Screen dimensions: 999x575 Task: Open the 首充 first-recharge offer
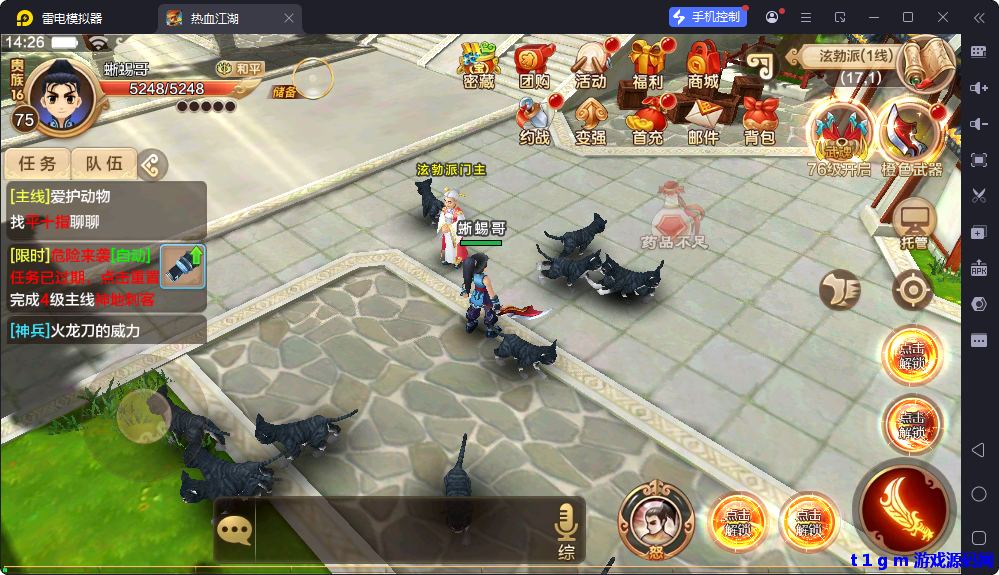(x=648, y=121)
